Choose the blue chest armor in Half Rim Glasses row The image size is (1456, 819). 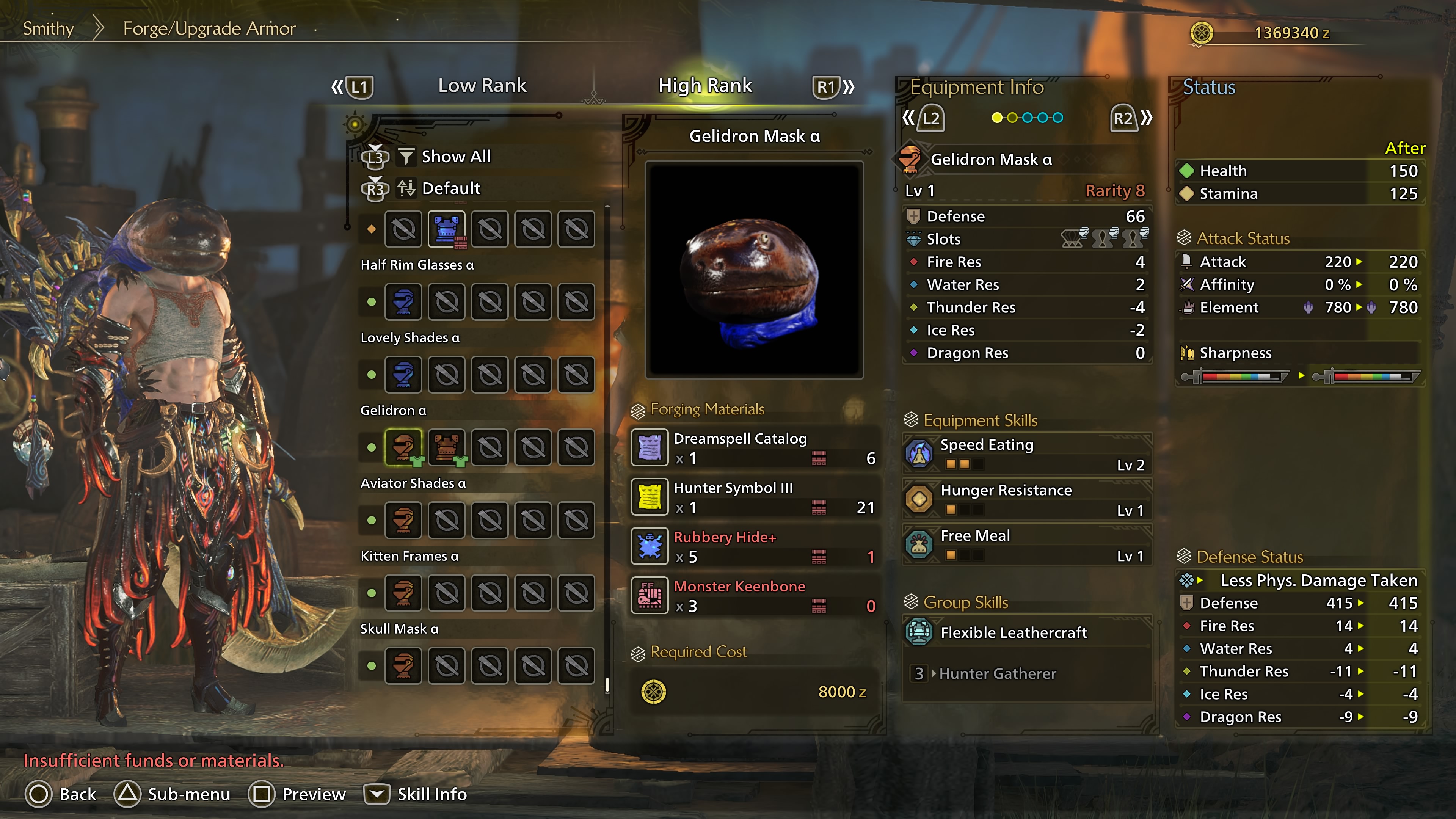pyautogui.click(x=447, y=229)
